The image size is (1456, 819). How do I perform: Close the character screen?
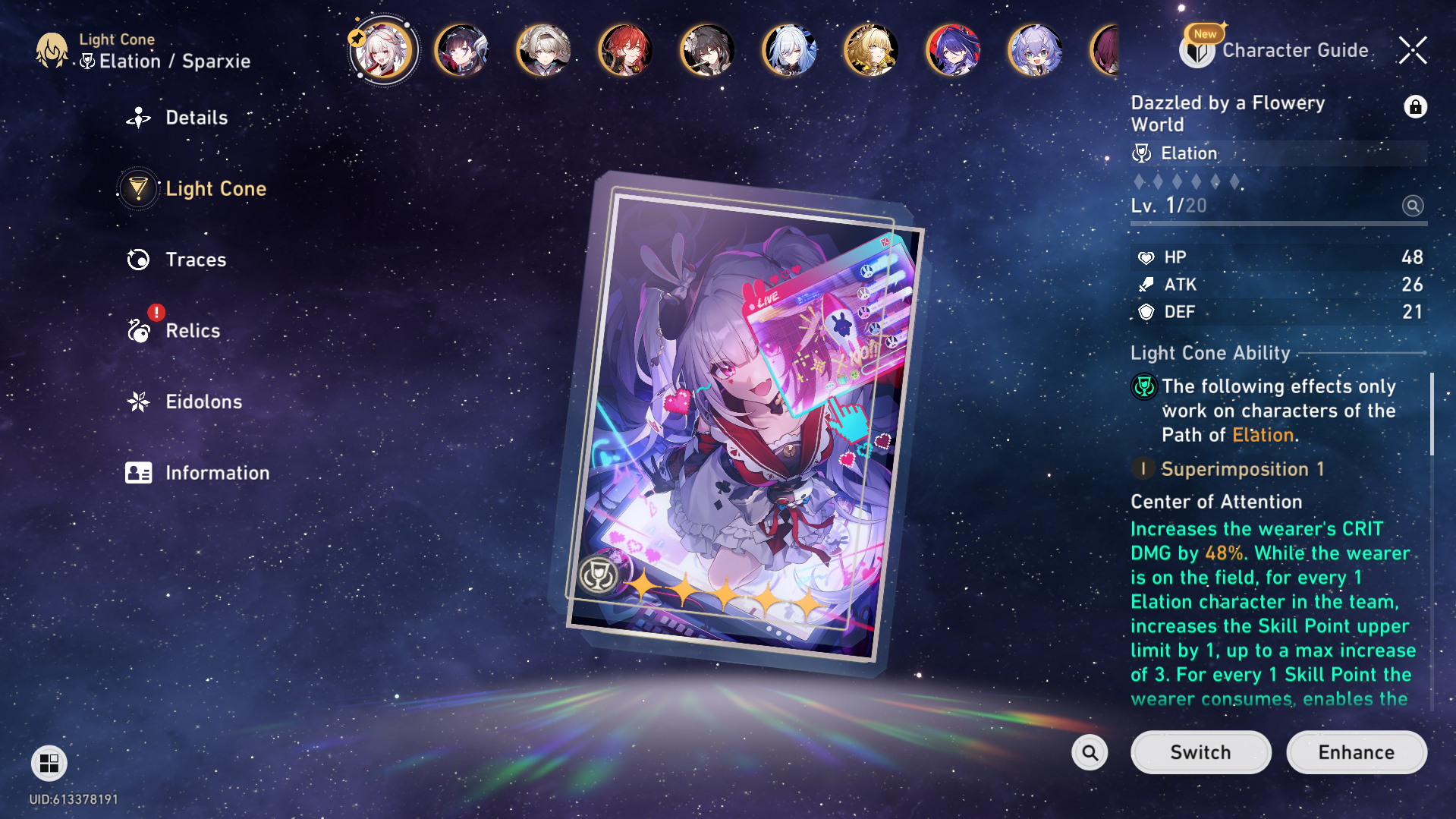tap(1413, 51)
